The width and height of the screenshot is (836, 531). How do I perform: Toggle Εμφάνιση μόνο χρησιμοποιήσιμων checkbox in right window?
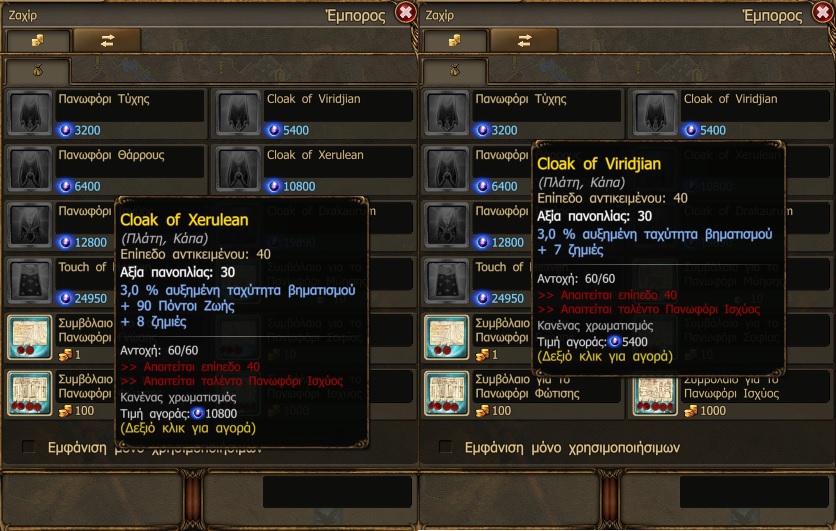click(445, 447)
